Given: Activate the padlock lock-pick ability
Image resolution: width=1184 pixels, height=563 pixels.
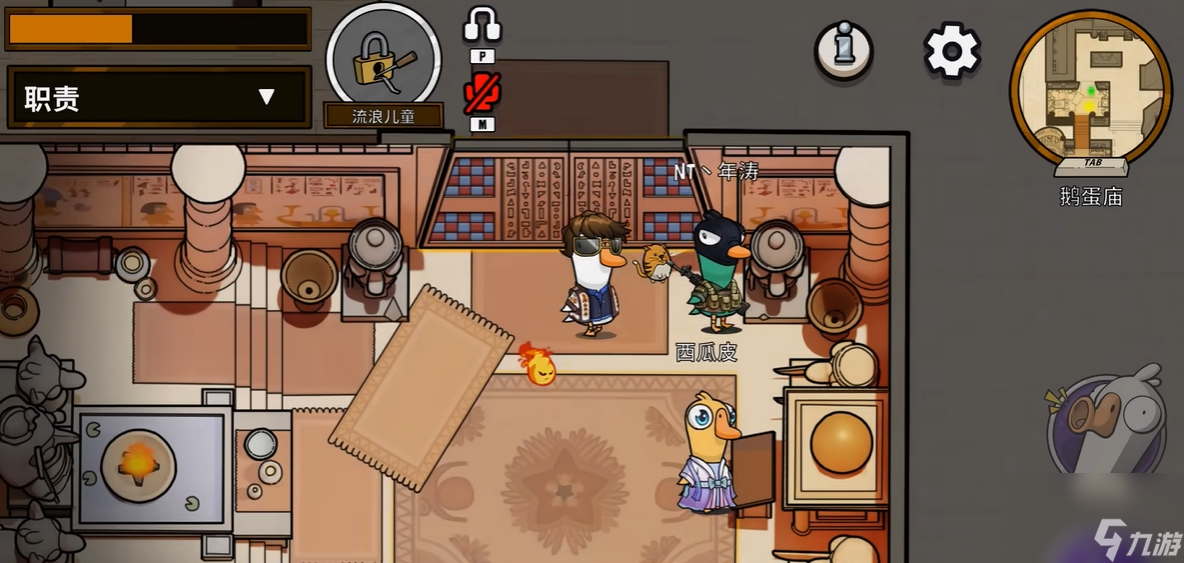Looking at the screenshot, I should [383, 57].
